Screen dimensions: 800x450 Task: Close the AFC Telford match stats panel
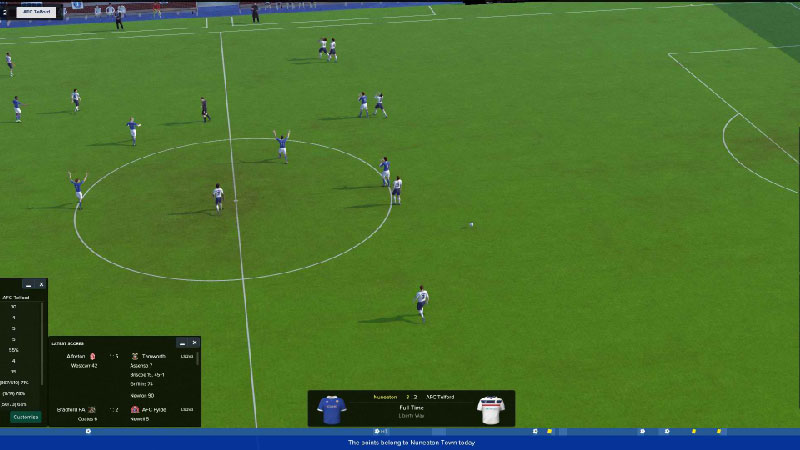[x=41, y=285]
